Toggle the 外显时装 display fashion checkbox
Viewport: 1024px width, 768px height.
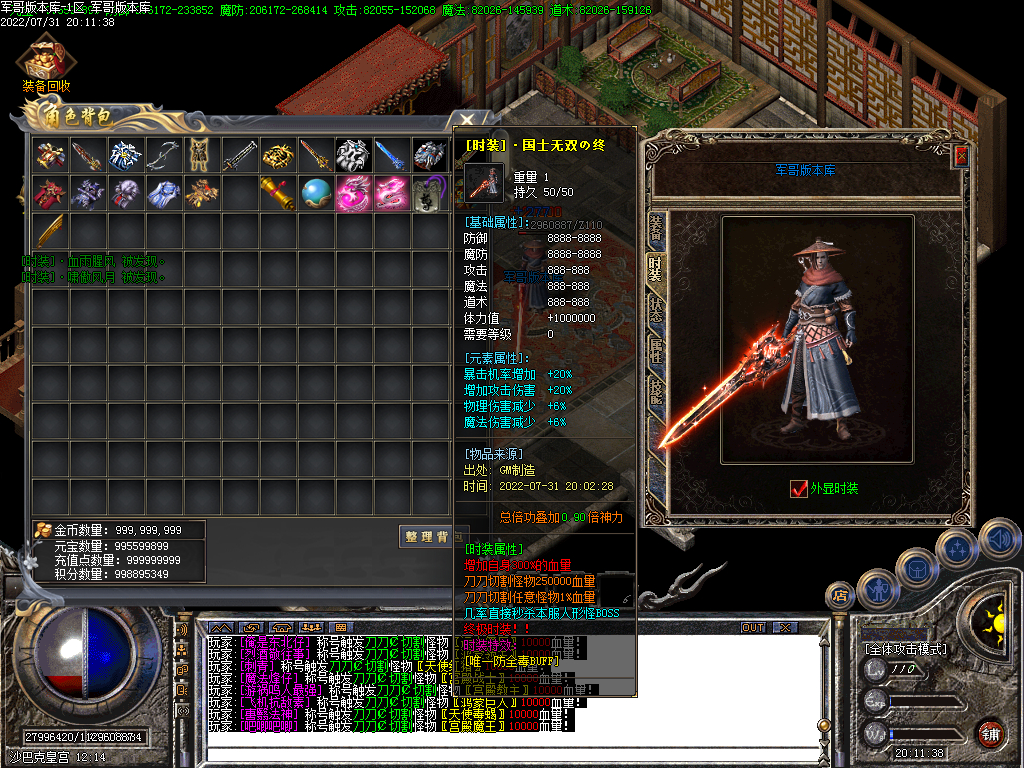pos(798,488)
